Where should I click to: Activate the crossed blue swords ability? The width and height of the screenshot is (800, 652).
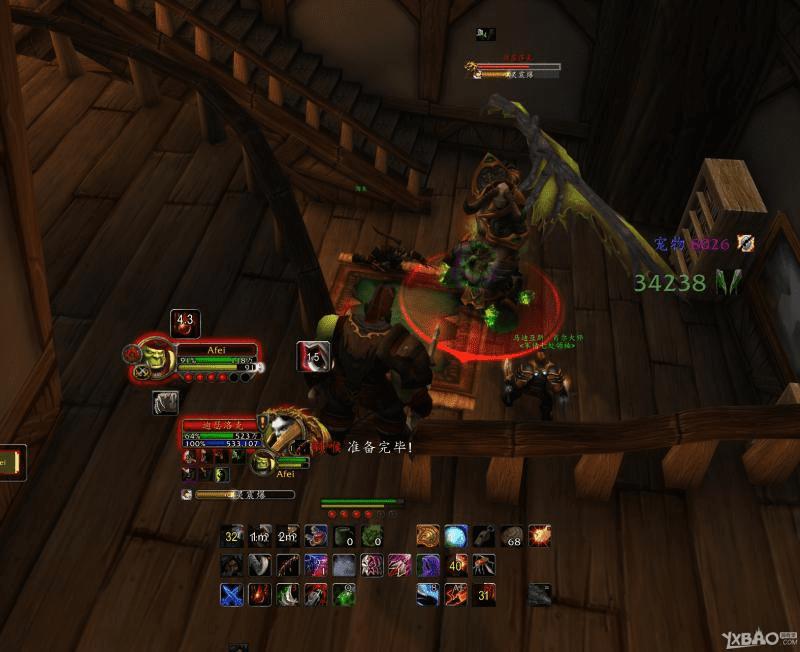(x=232, y=595)
